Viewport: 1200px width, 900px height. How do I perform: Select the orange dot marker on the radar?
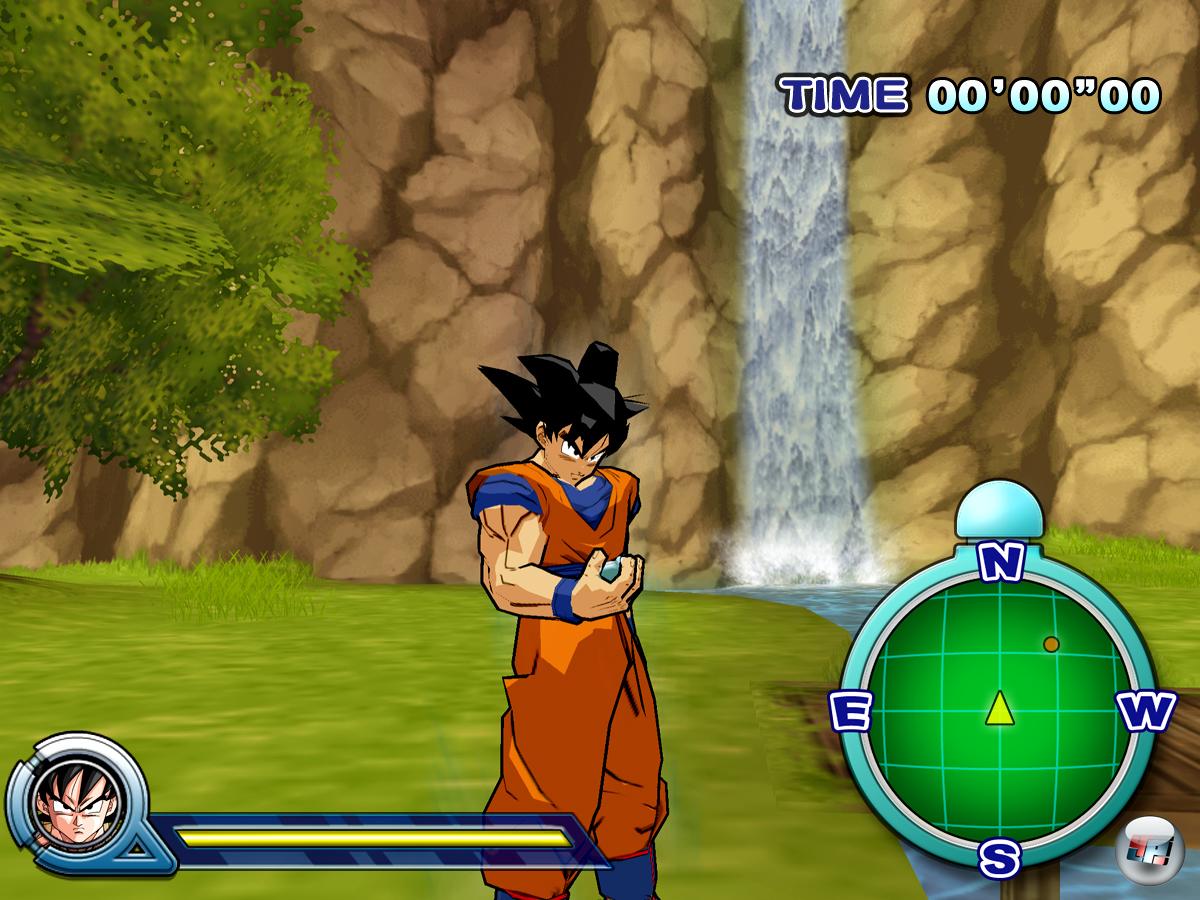pos(1051,644)
